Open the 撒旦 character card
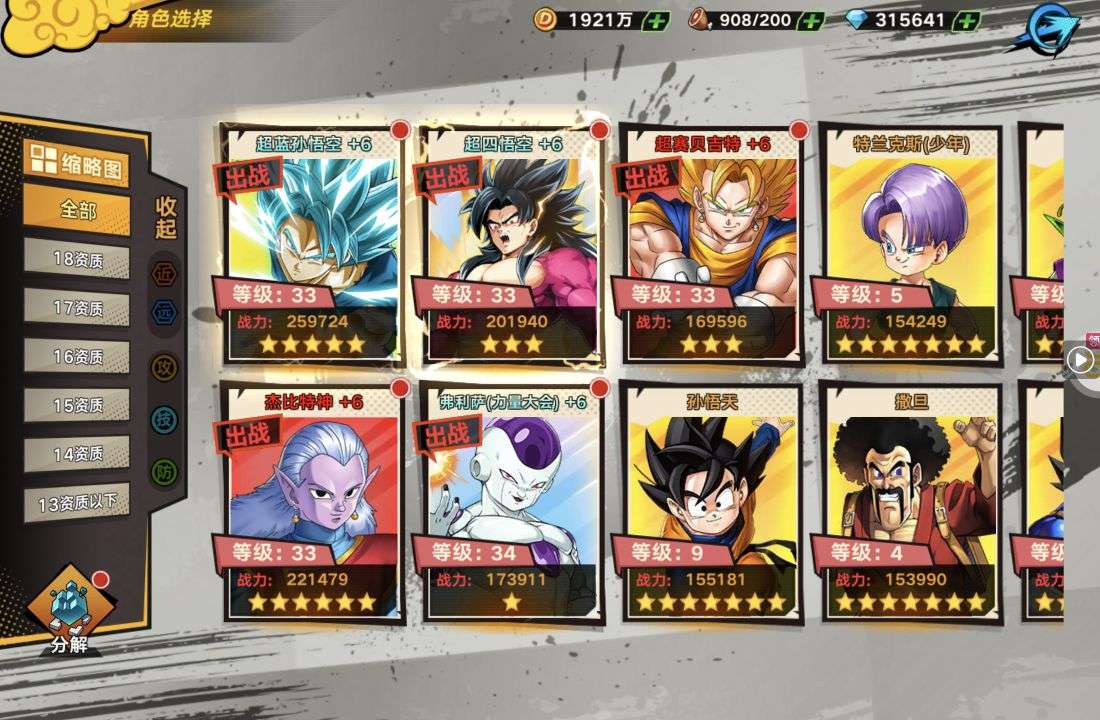The width and height of the screenshot is (1100, 720). (911, 500)
